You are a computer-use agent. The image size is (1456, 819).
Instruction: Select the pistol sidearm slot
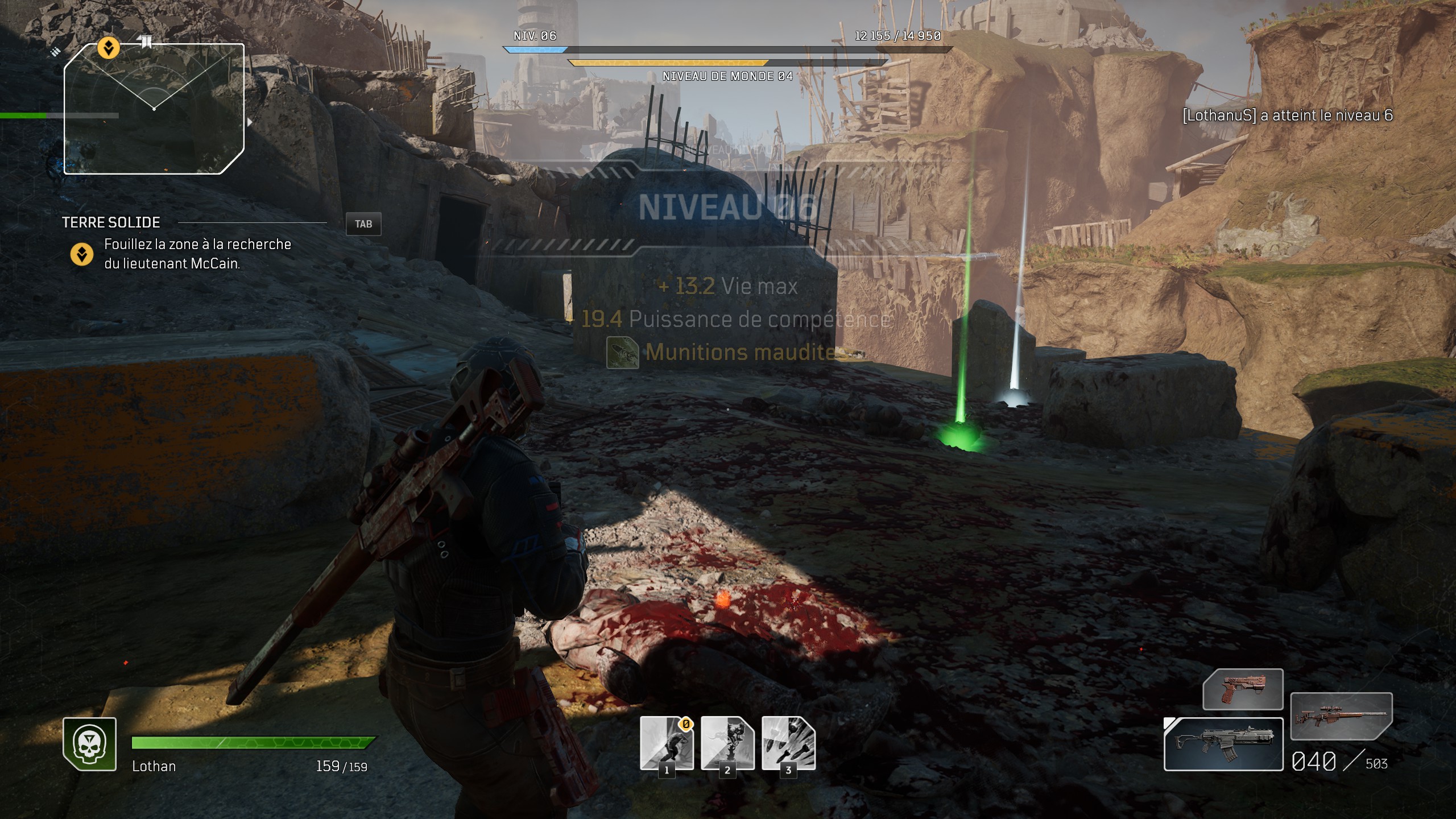(1243, 689)
